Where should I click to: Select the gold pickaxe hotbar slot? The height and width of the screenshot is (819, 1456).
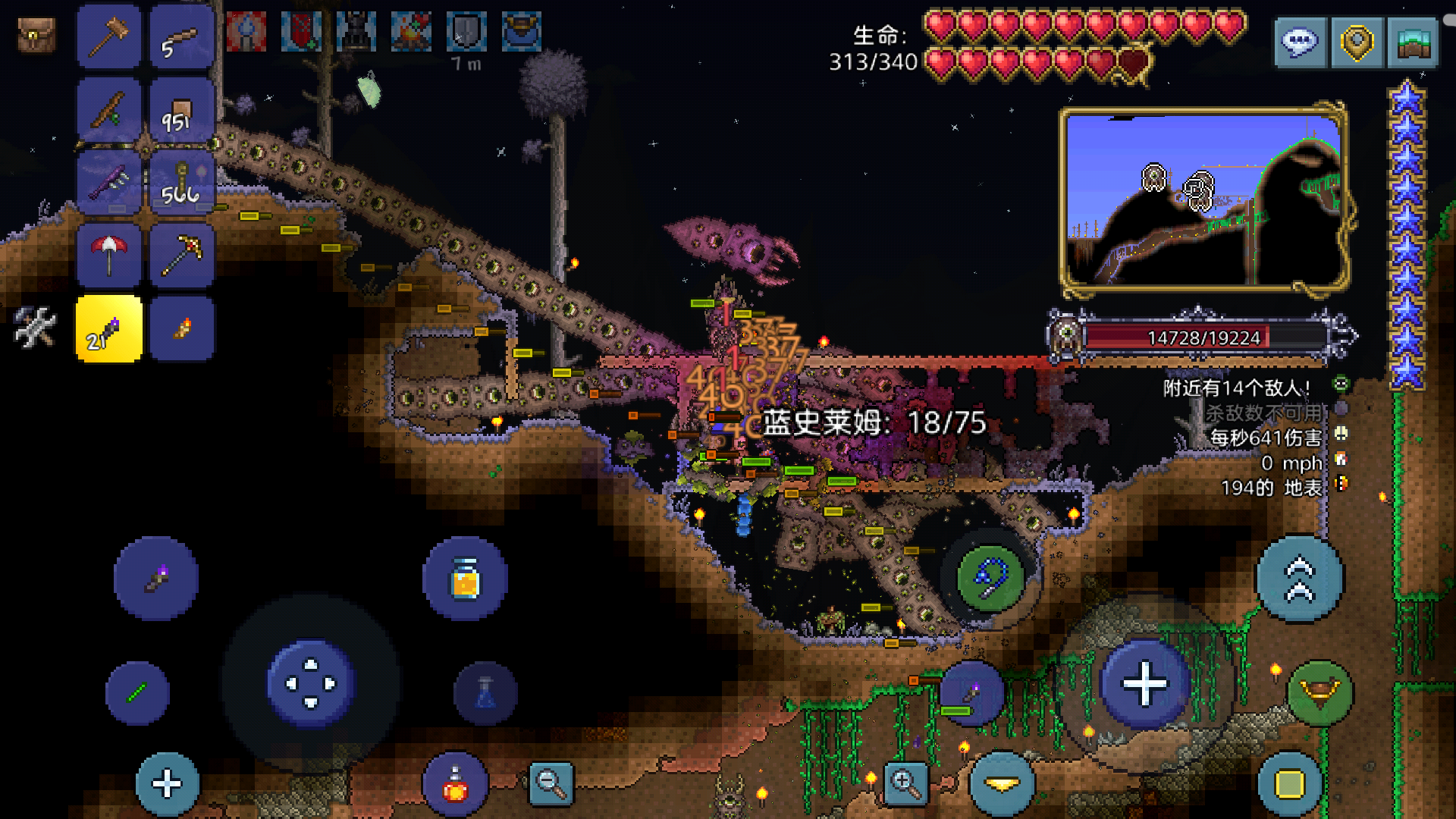click(182, 255)
